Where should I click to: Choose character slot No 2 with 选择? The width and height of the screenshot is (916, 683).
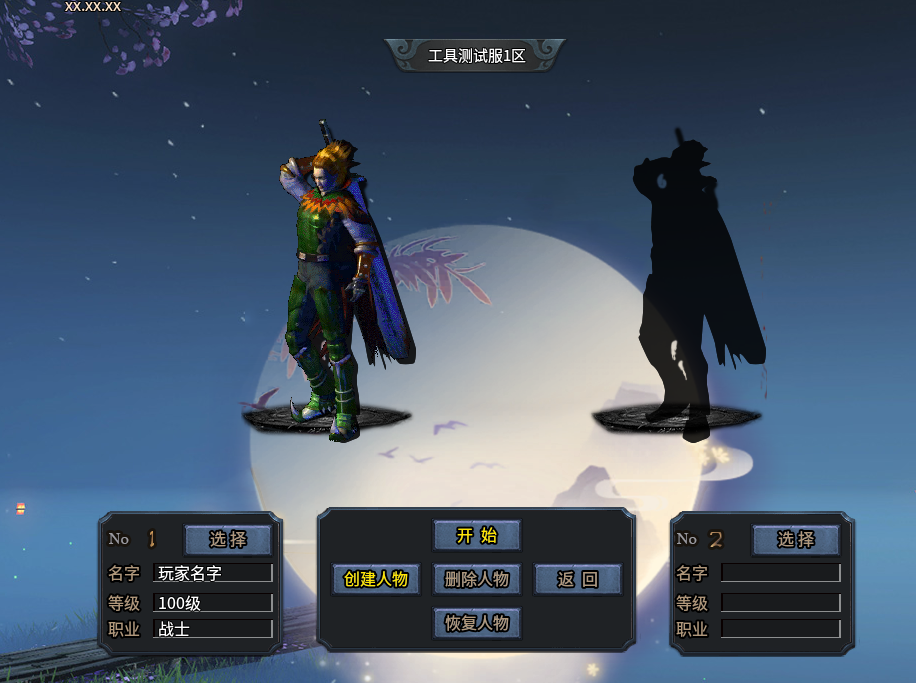click(795, 539)
